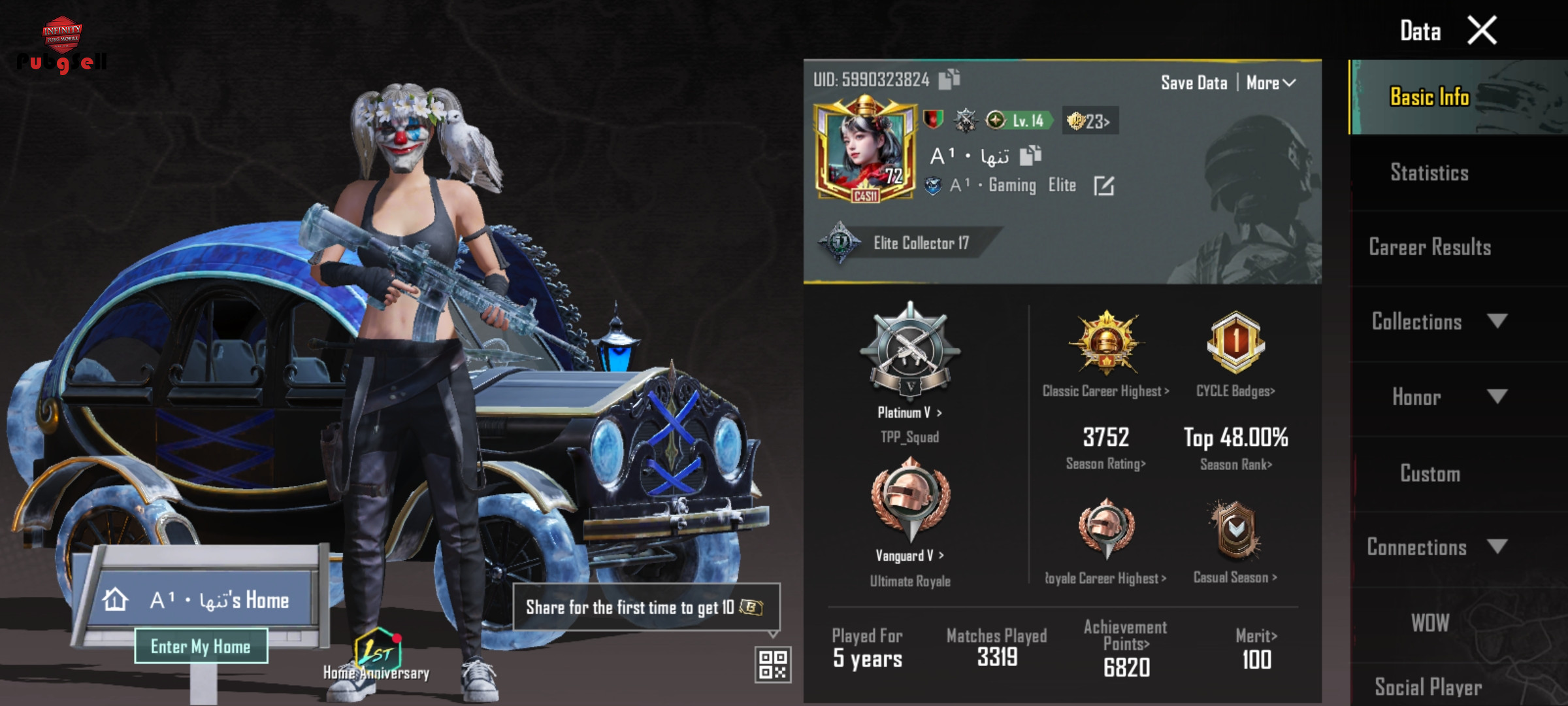Open the Career Results tab
The width and height of the screenshot is (1568, 706).
[x=1429, y=247]
